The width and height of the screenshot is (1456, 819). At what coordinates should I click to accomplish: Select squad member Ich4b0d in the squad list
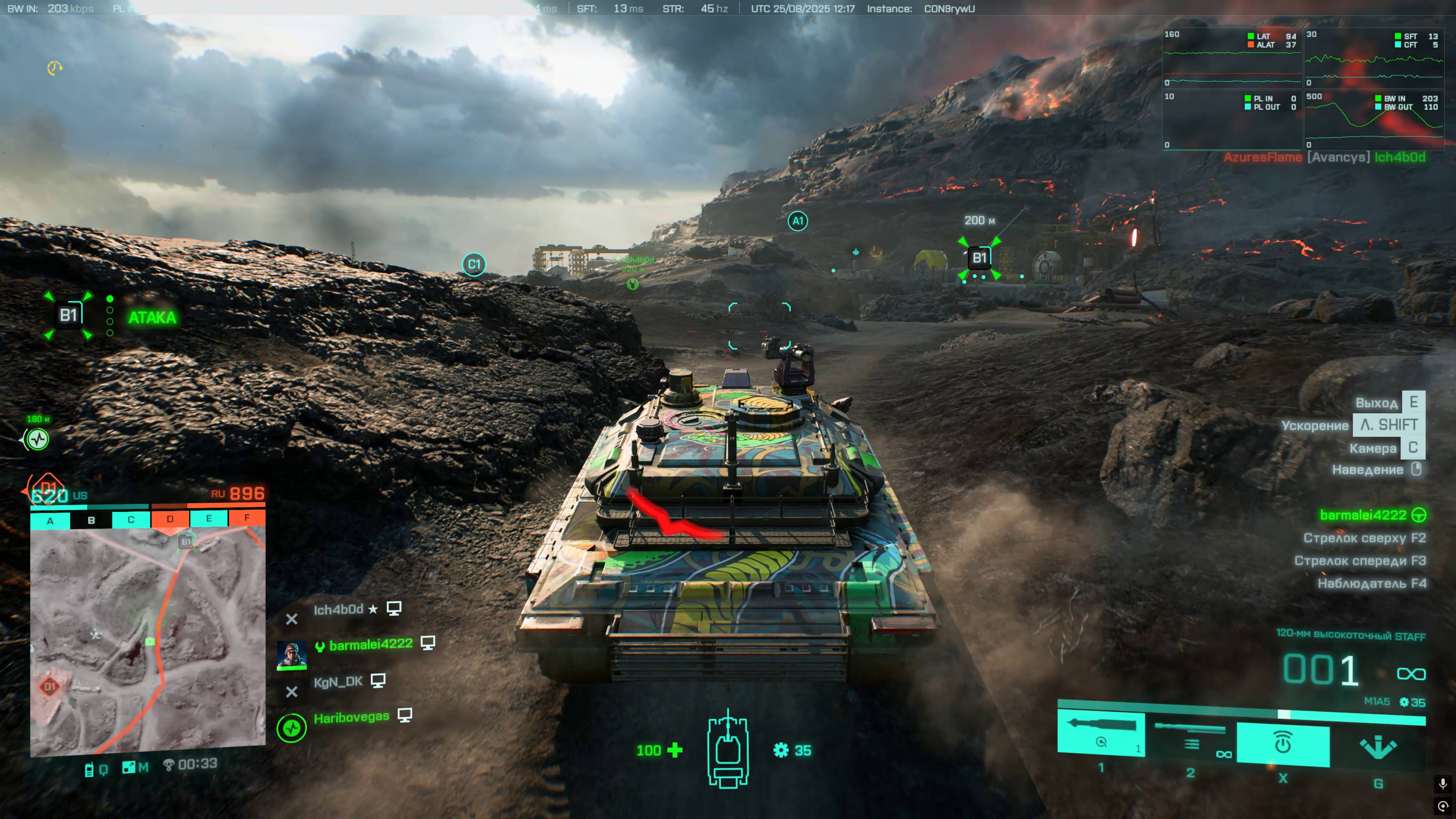[338, 609]
